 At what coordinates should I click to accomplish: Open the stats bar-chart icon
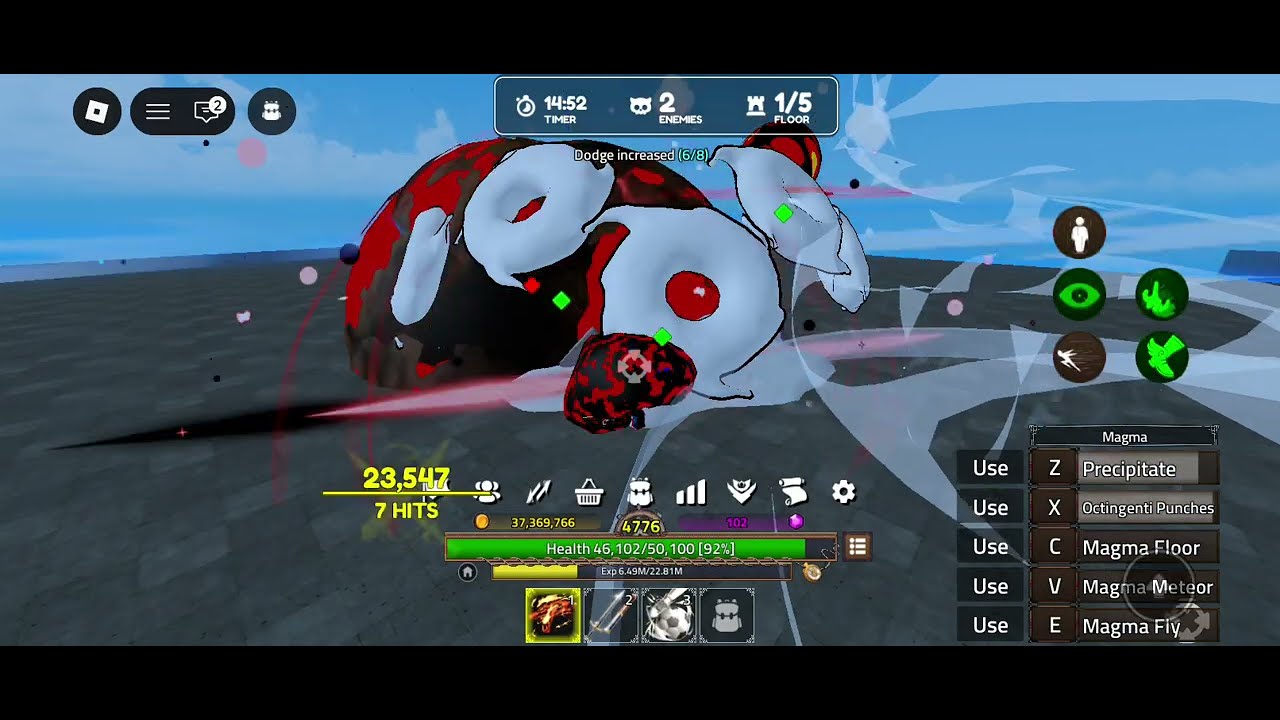point(691,492)
